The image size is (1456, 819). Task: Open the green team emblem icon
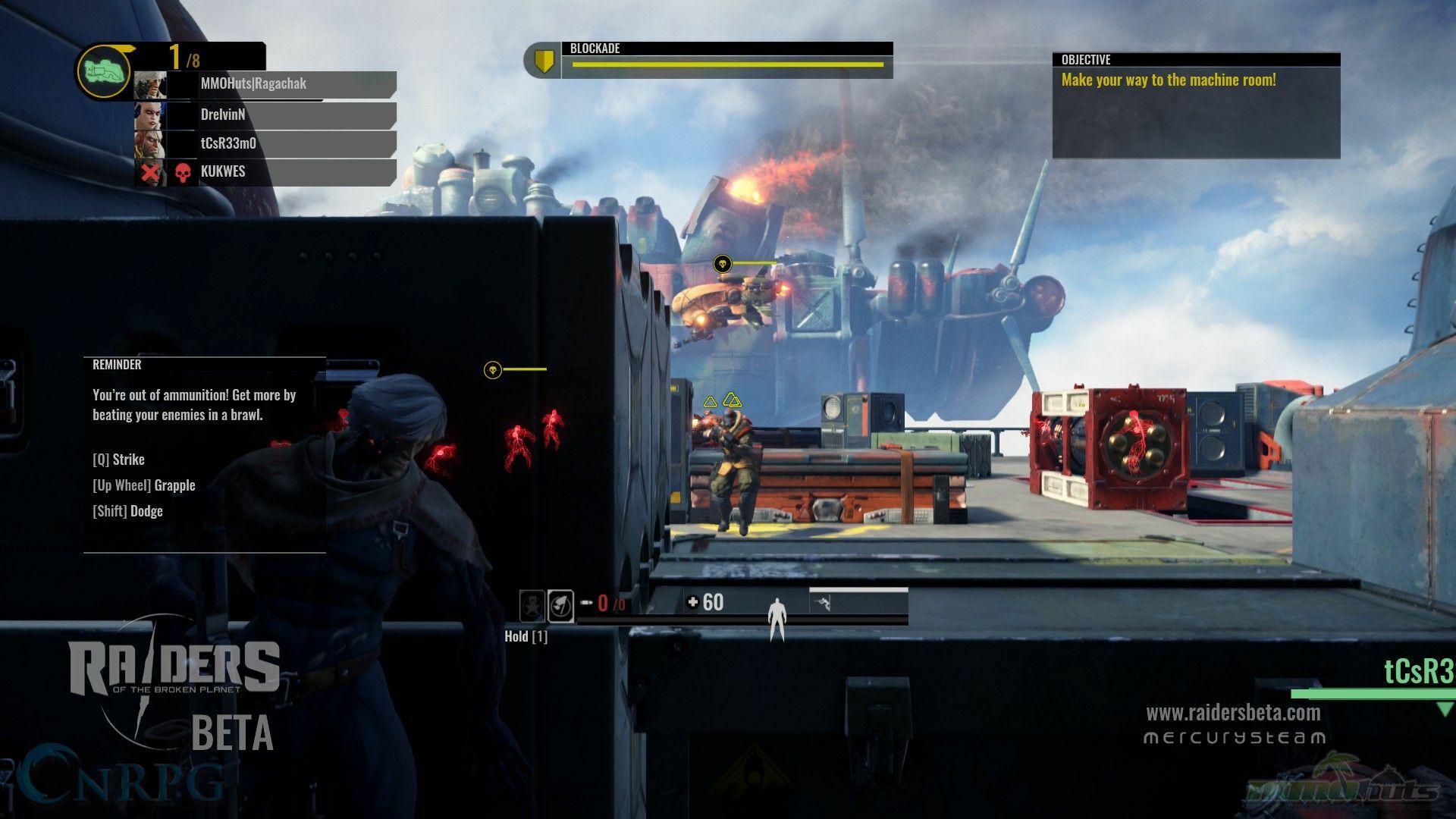[x=105, y=72]
